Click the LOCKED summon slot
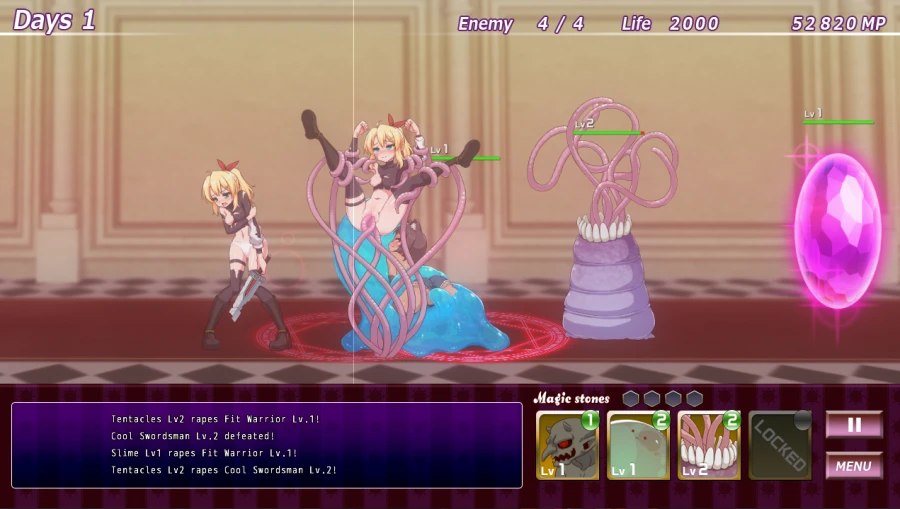 click(780, 445)
